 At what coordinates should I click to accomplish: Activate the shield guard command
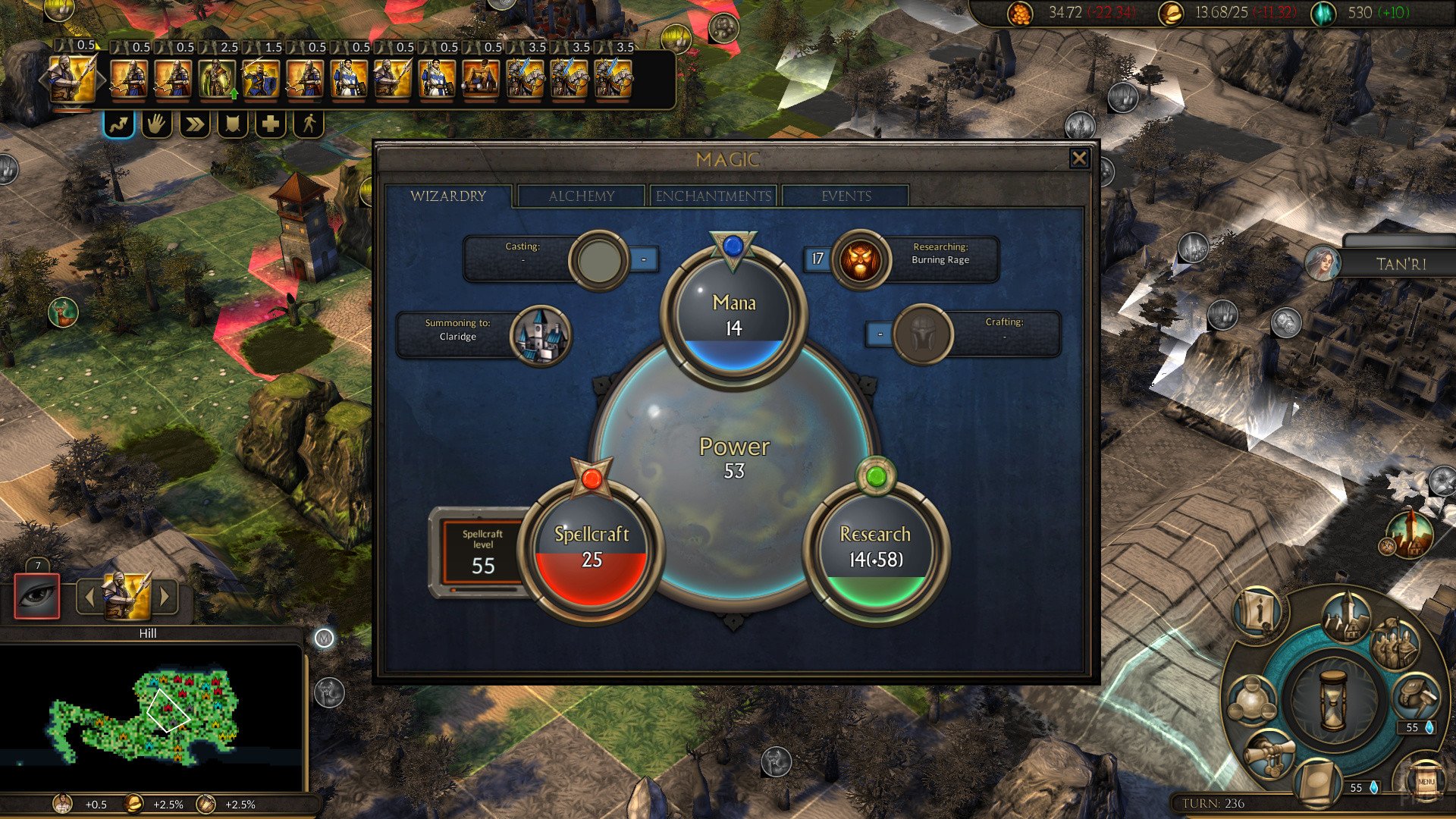pyautogui.click(x=232, y=124)
